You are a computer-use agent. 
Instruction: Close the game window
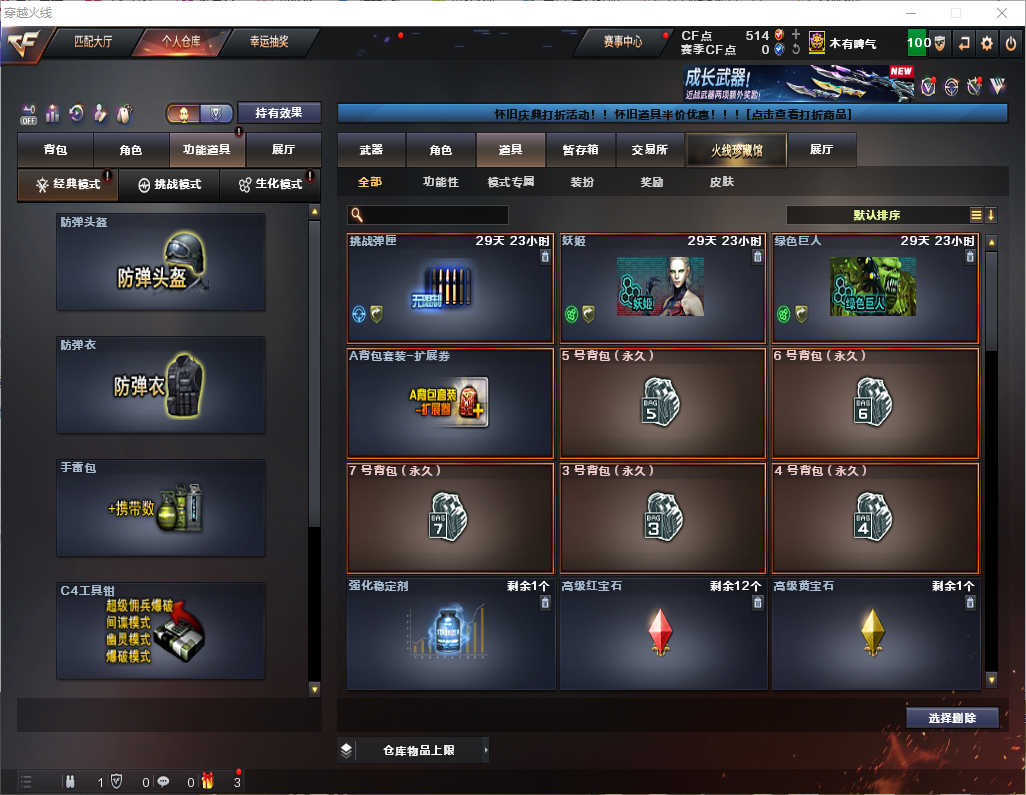coord(1002,13)
